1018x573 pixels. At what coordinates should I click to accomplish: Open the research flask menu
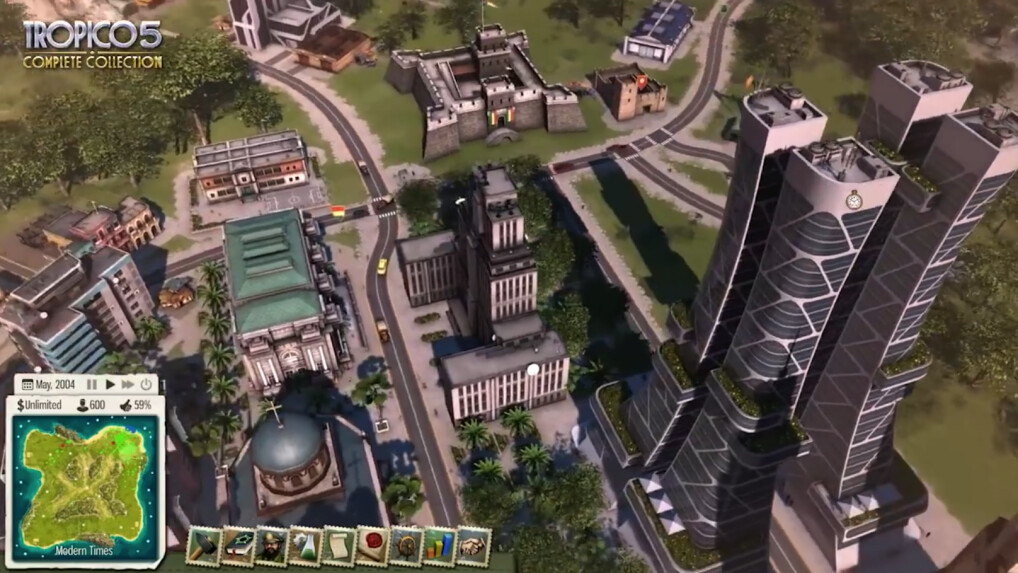click(304, 546)
